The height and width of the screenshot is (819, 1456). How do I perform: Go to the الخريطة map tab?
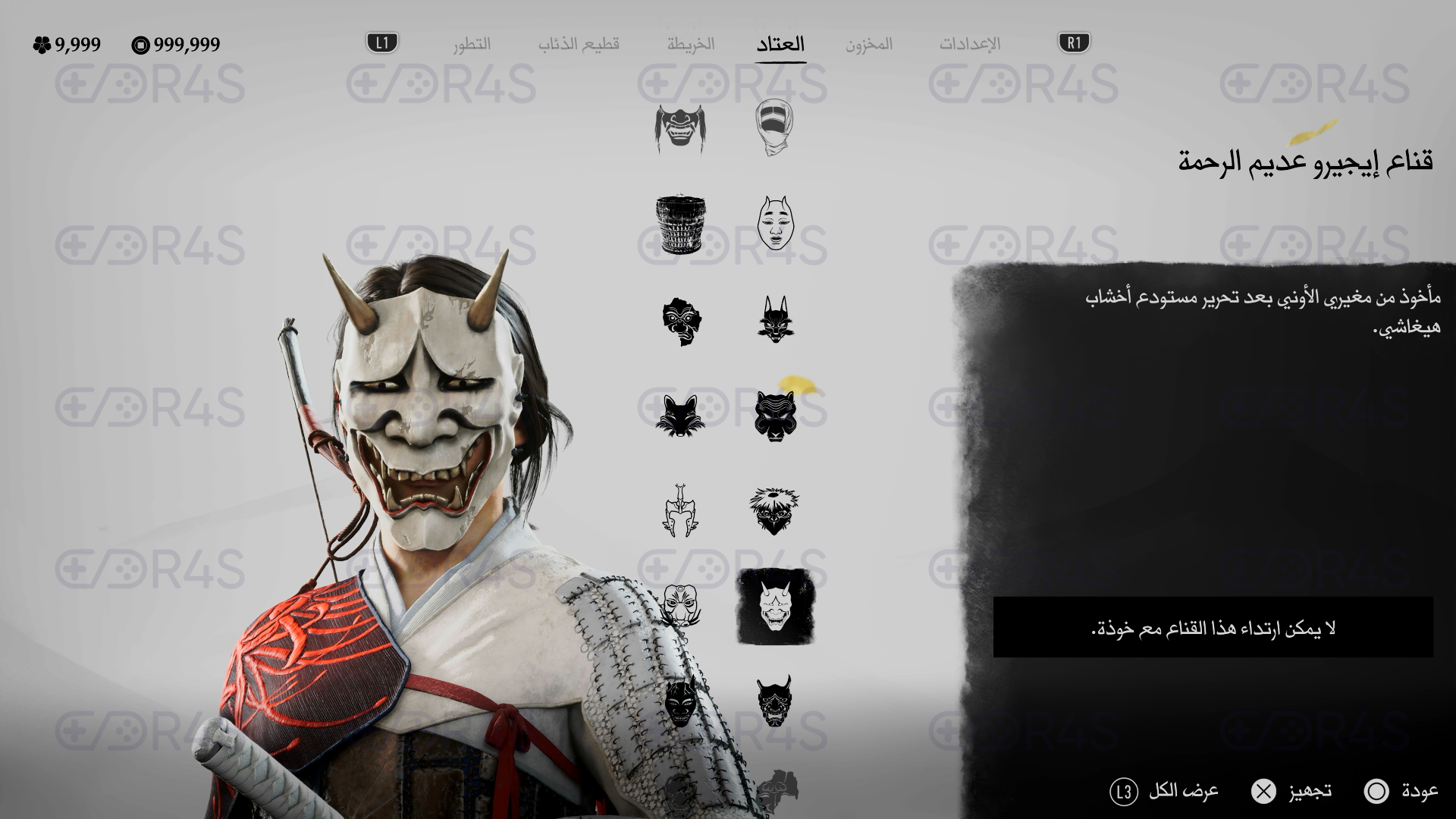pos(691,44)
